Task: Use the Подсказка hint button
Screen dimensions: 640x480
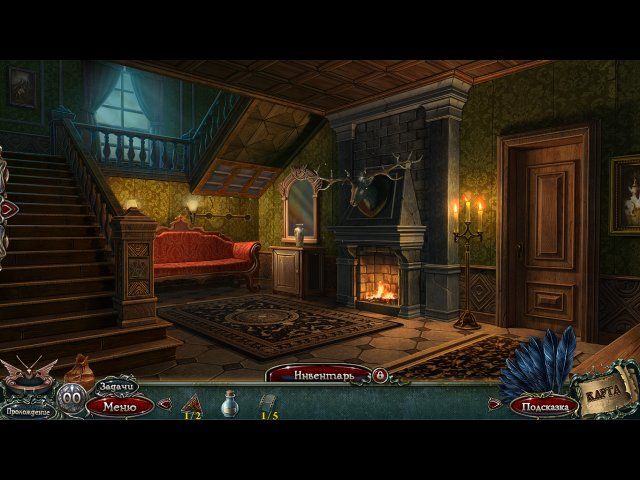Action: (x=543, y=406)
